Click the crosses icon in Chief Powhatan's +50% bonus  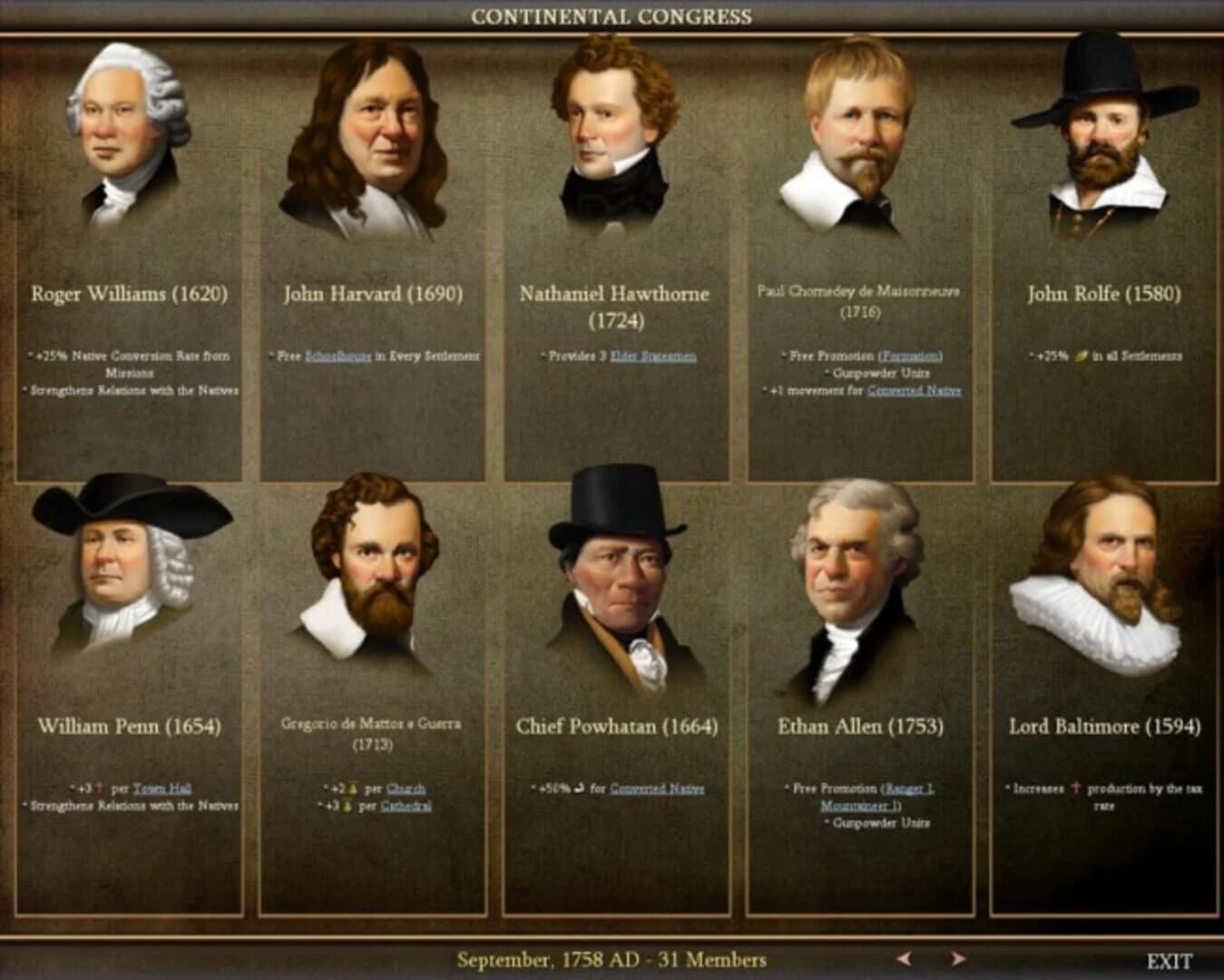[x=577, y=789]
